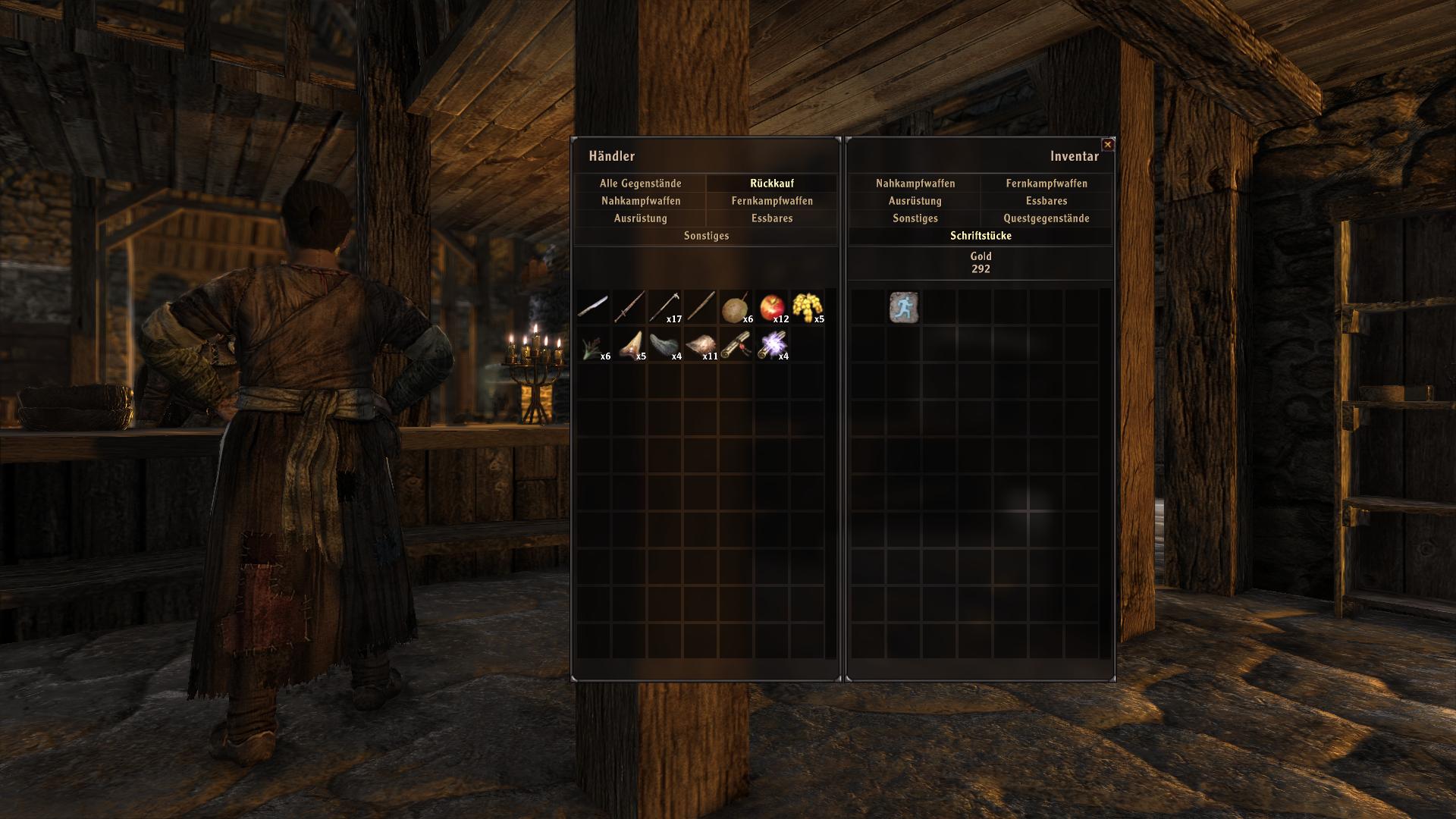1456x819 pixels.
Task: Choose the round brown turnip stack
Action: [734, 309]
